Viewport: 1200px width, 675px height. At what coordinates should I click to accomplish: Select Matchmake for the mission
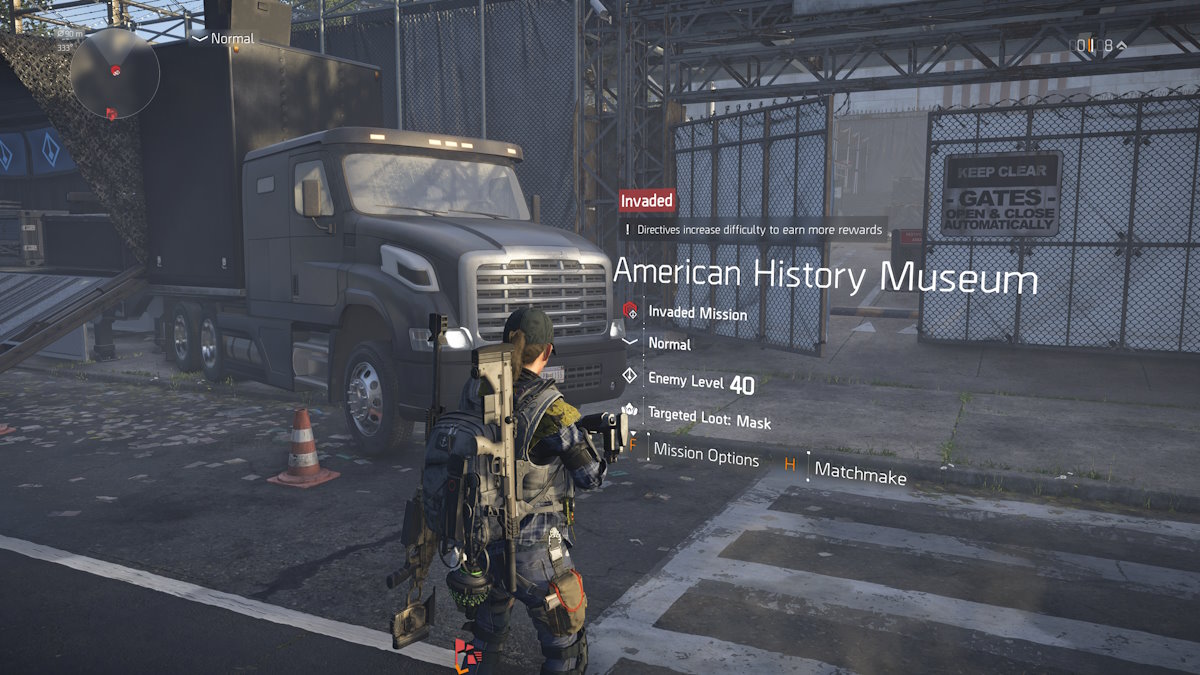click(859, 474)
